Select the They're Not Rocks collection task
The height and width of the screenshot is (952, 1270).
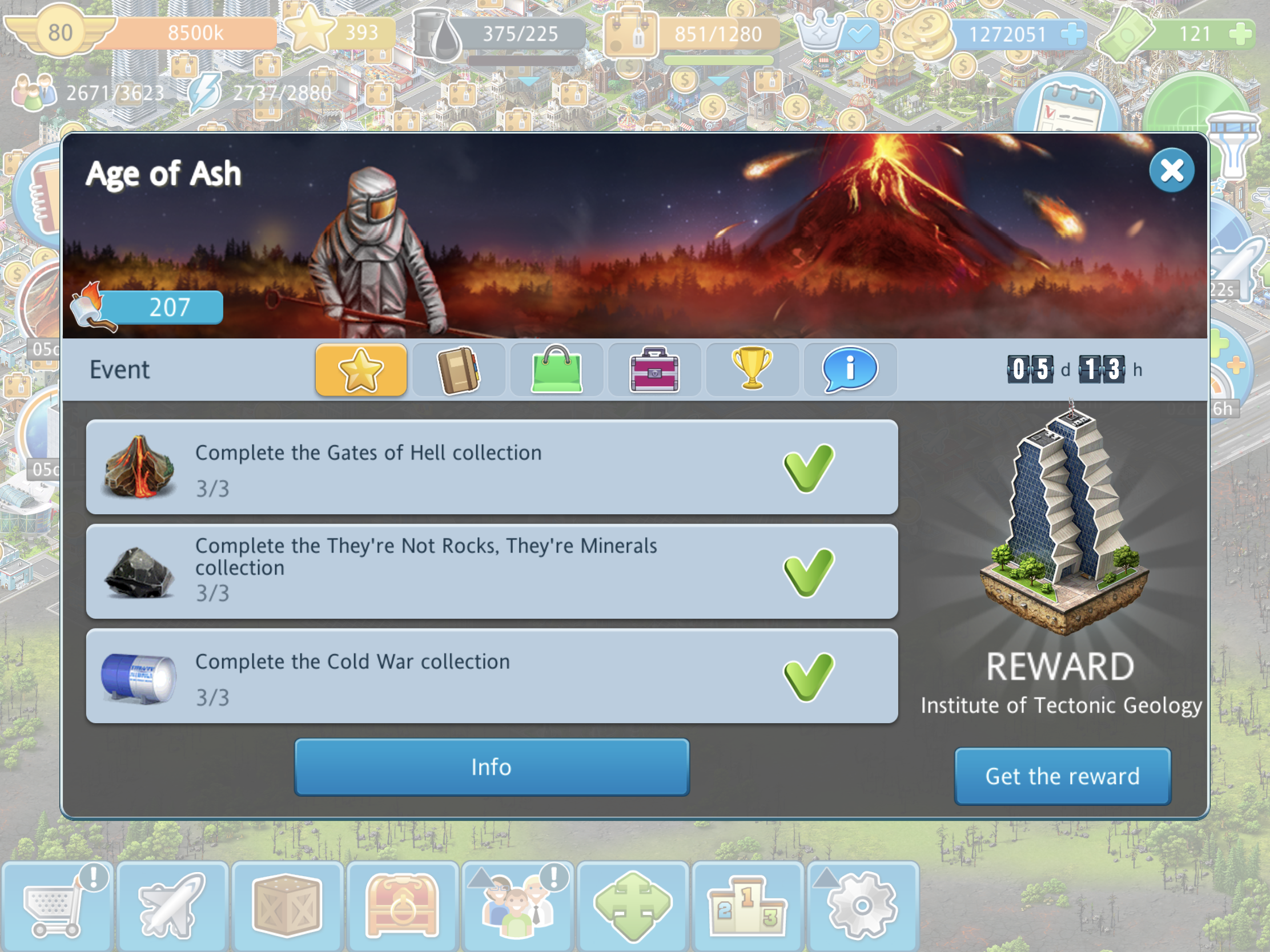492,571
